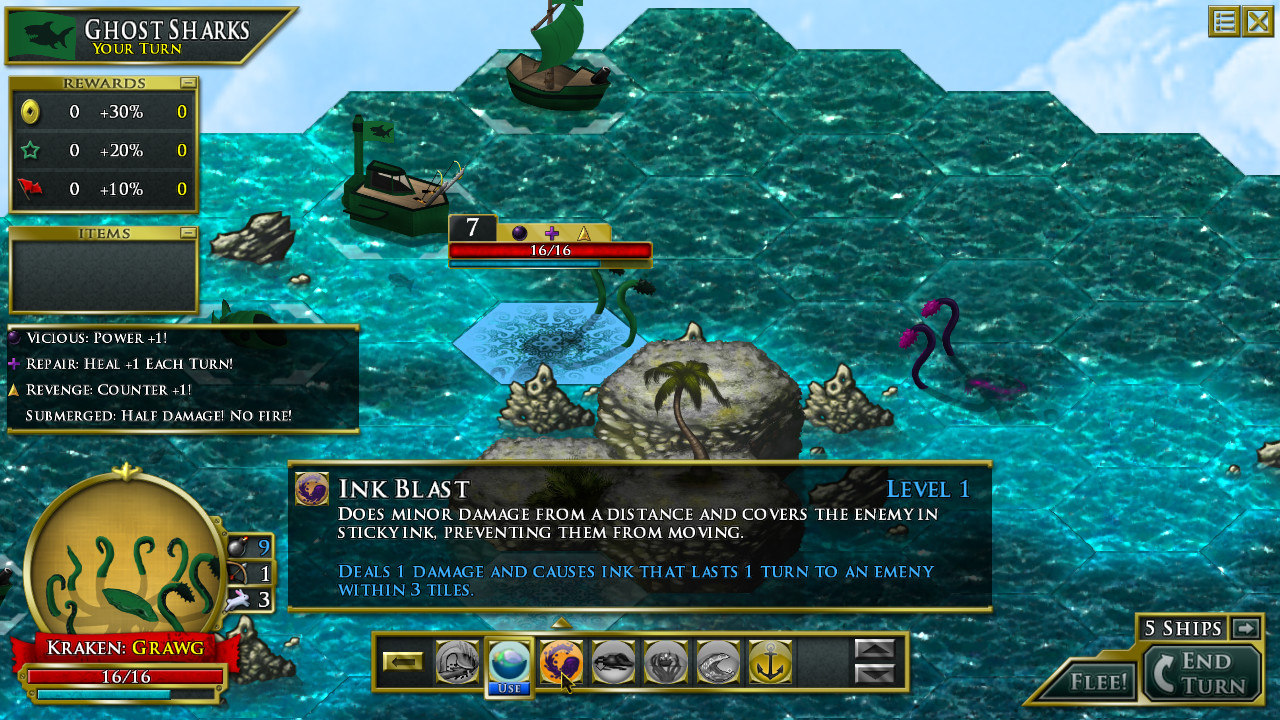The width and height of the screenshot is (1280, 720).
Task: Select the crescent bite ability icon
Action: pyautogui.click(x=717, y=662)
